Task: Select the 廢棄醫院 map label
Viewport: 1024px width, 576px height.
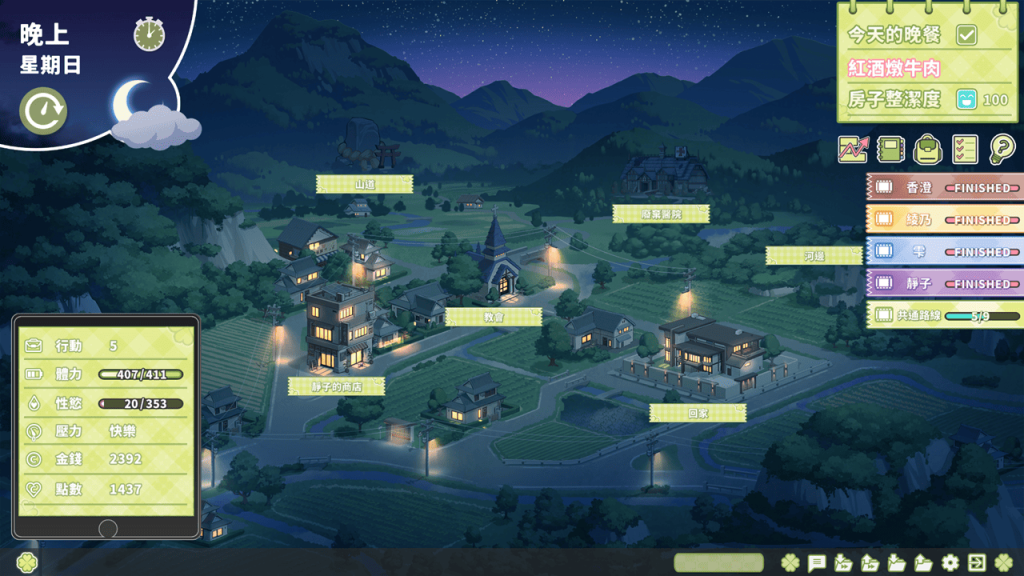Action: (661, 214)
